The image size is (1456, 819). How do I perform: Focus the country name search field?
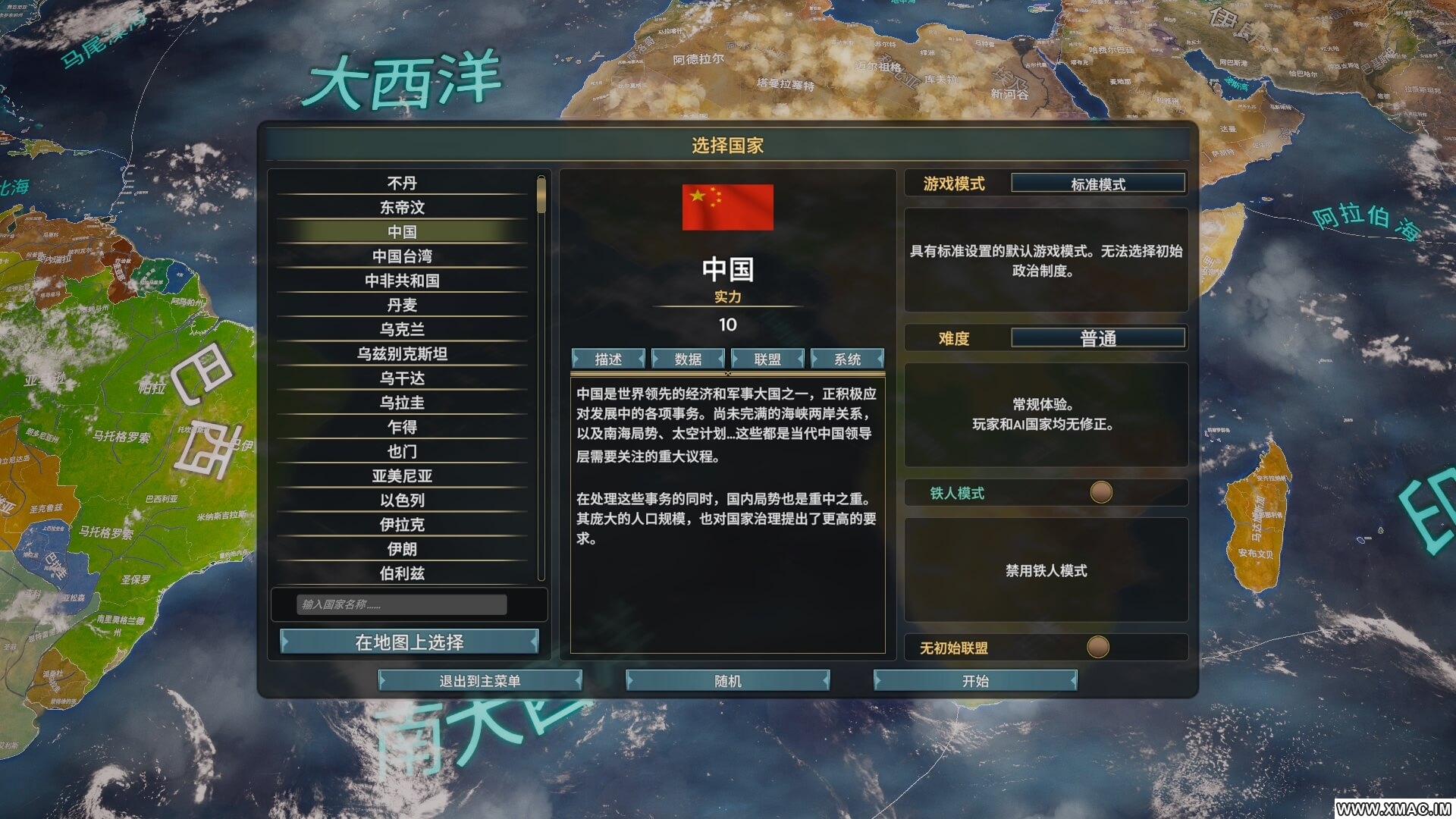tap(401, 604)
